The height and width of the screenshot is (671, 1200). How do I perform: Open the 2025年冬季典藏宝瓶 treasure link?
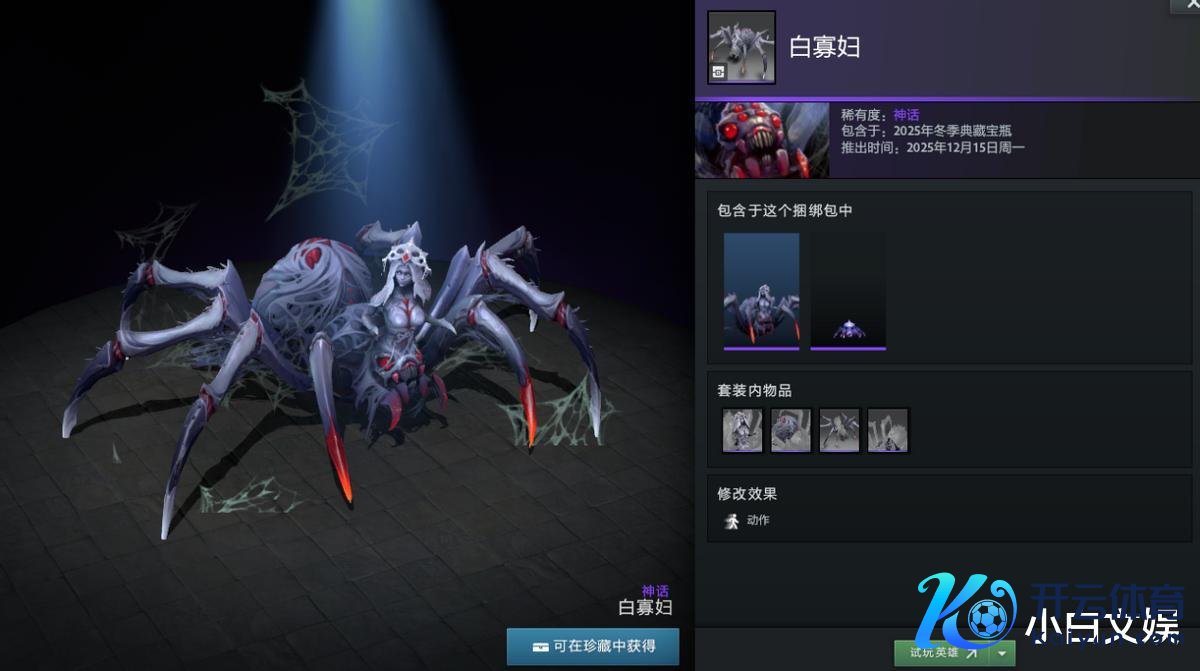952,131
